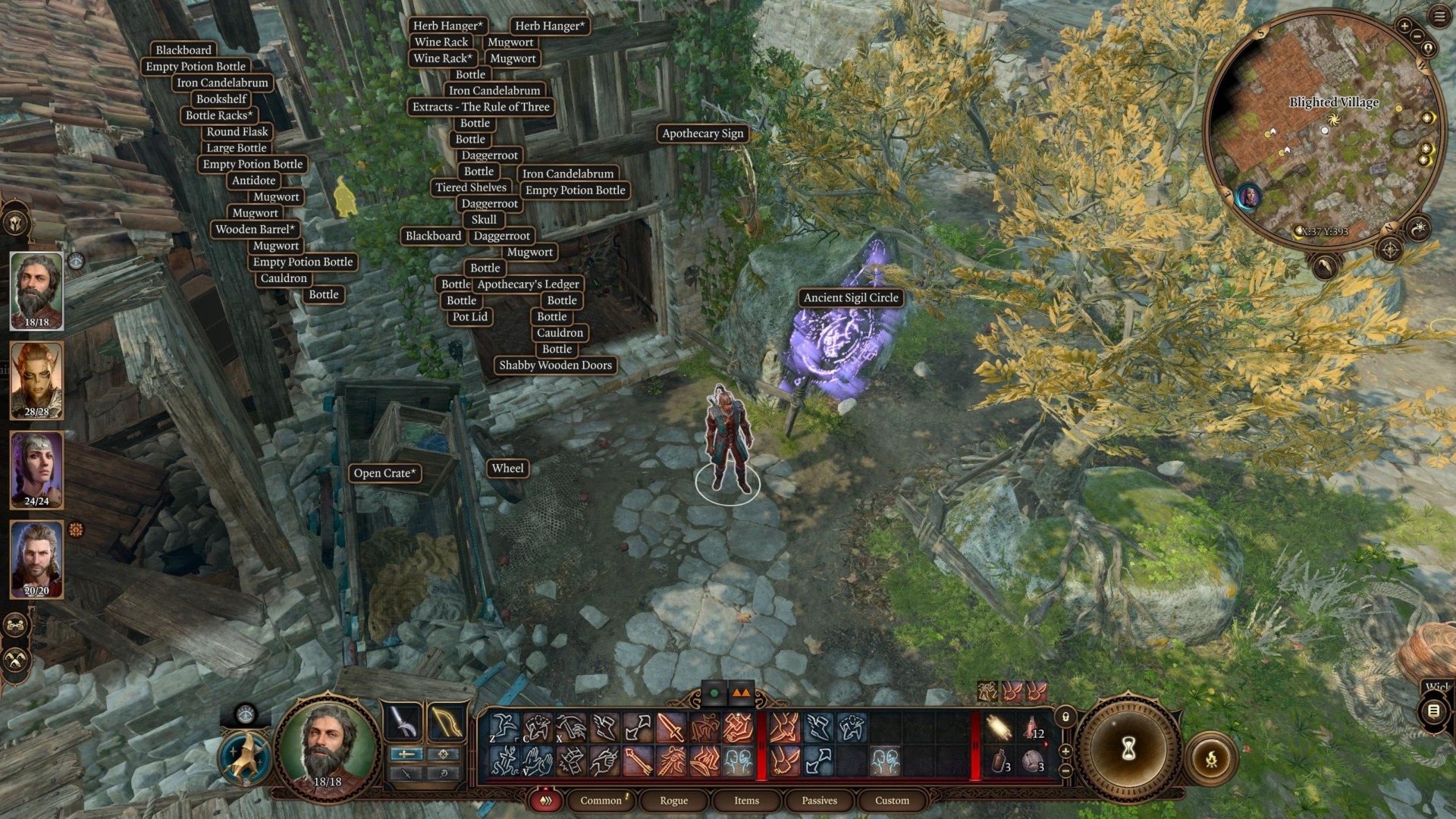The width and height of the screenshot is (1456, 819).
Task: Enable non-lethal attacks via the small dagger toggle
Action: tap(406, 775)
